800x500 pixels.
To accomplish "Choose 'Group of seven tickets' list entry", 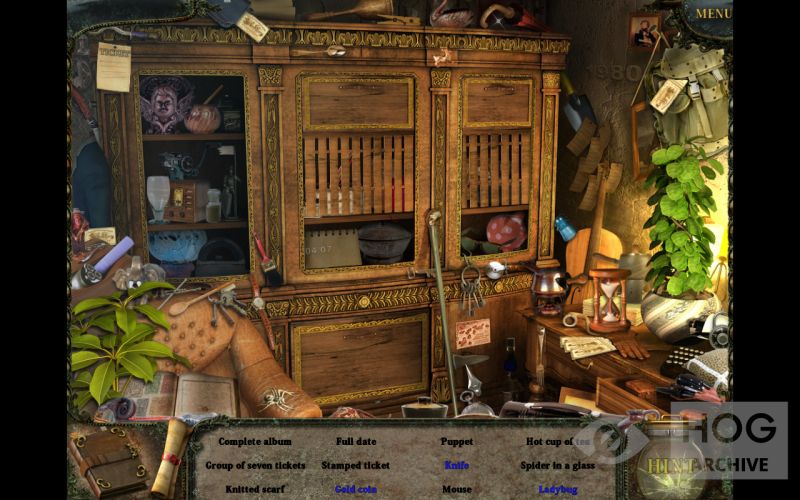I will pos(255,465).
